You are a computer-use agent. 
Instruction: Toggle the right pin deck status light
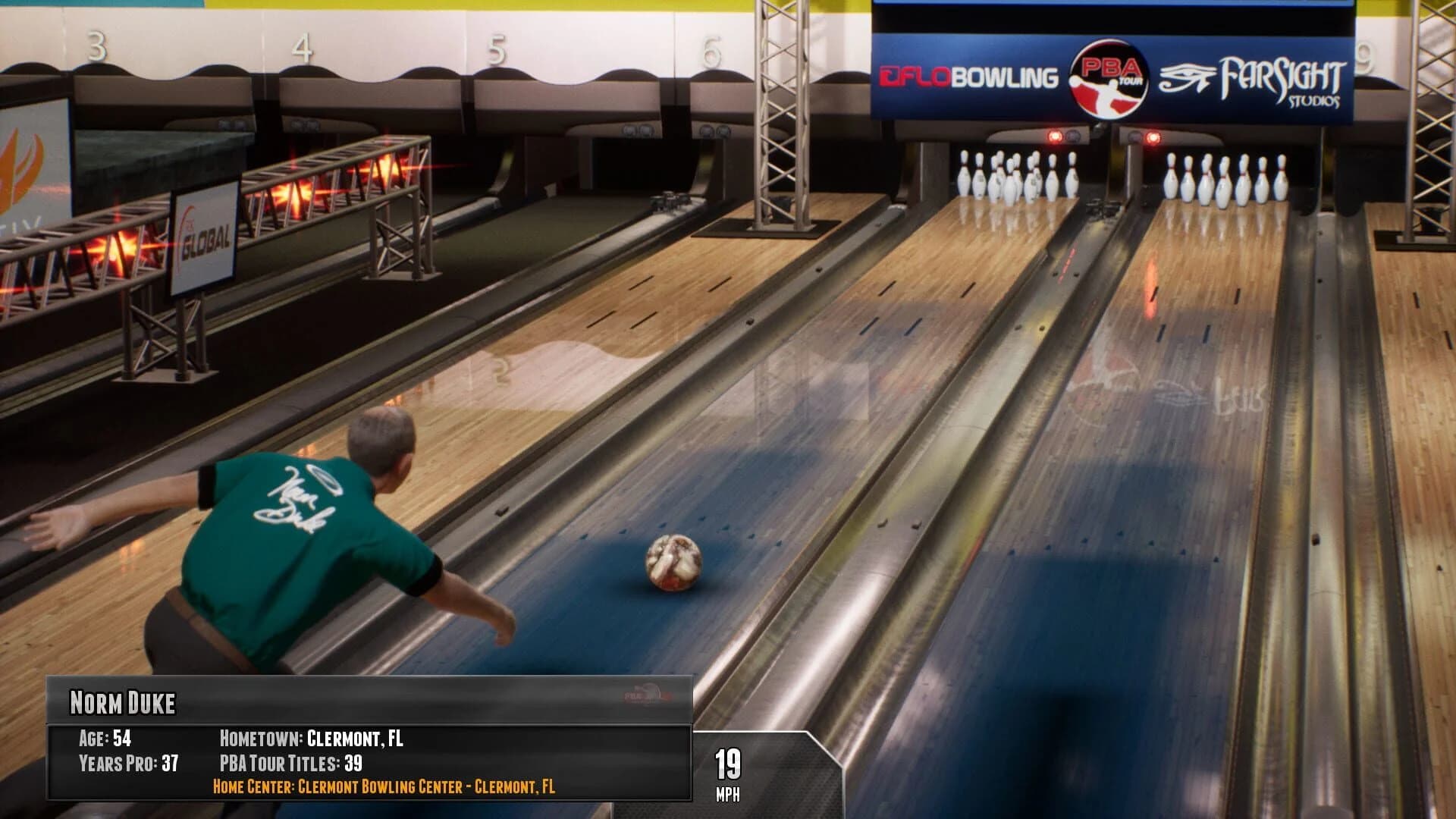[x=1153, y=136]
